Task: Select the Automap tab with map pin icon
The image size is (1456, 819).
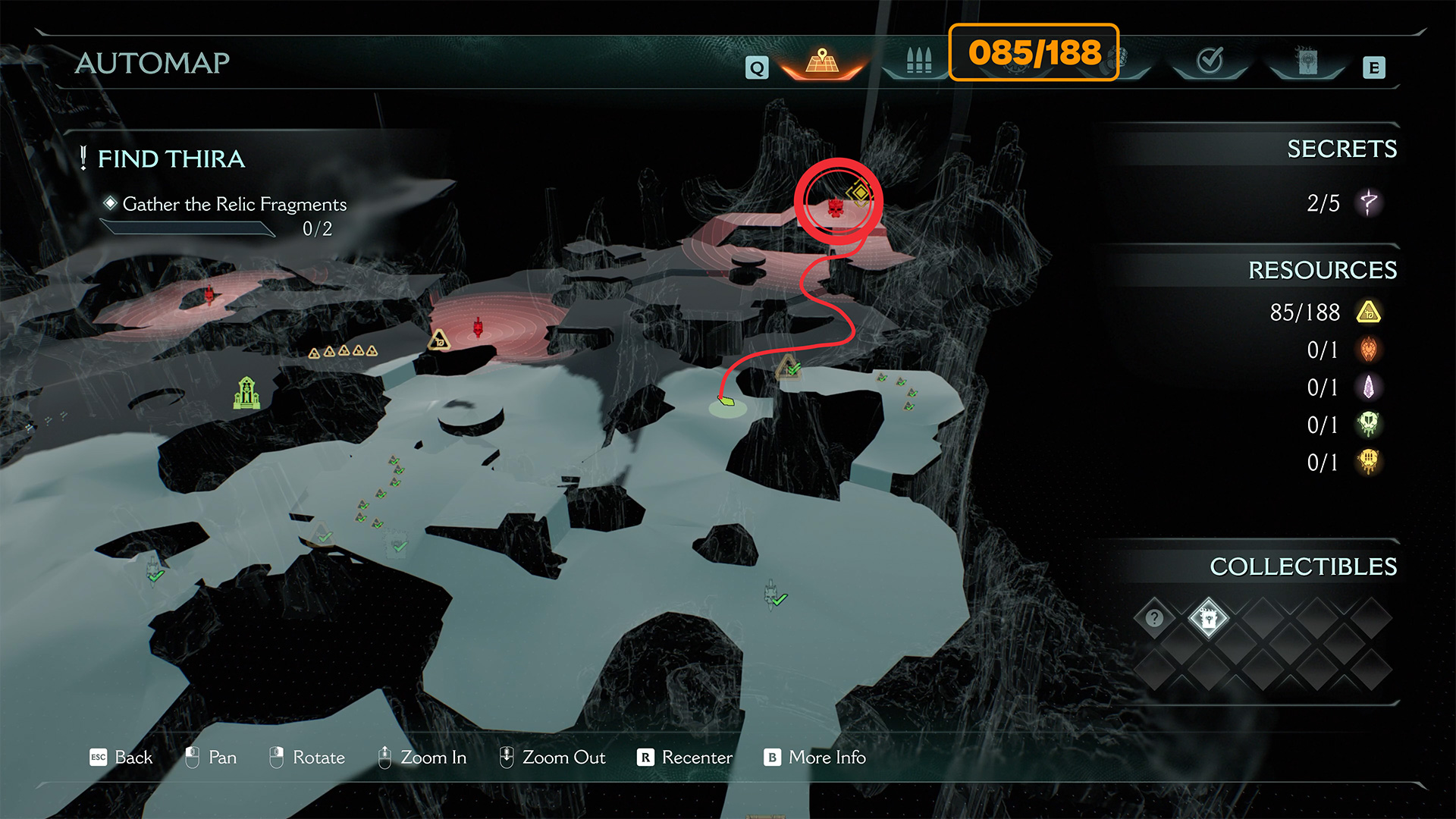Action: [823, 62]
